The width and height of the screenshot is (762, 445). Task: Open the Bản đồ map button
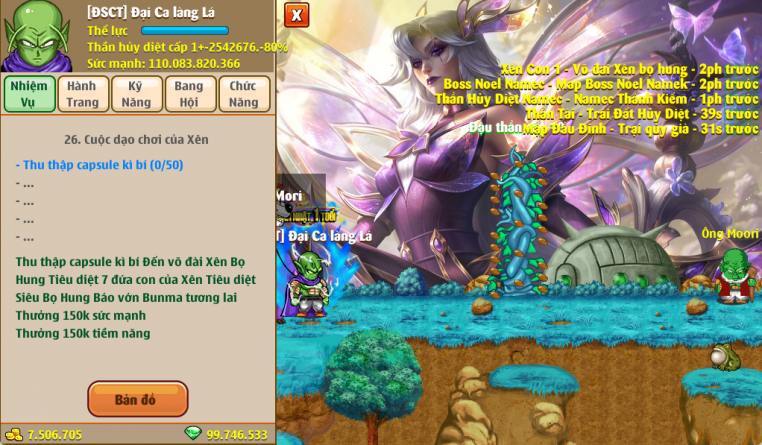point(137,399)
